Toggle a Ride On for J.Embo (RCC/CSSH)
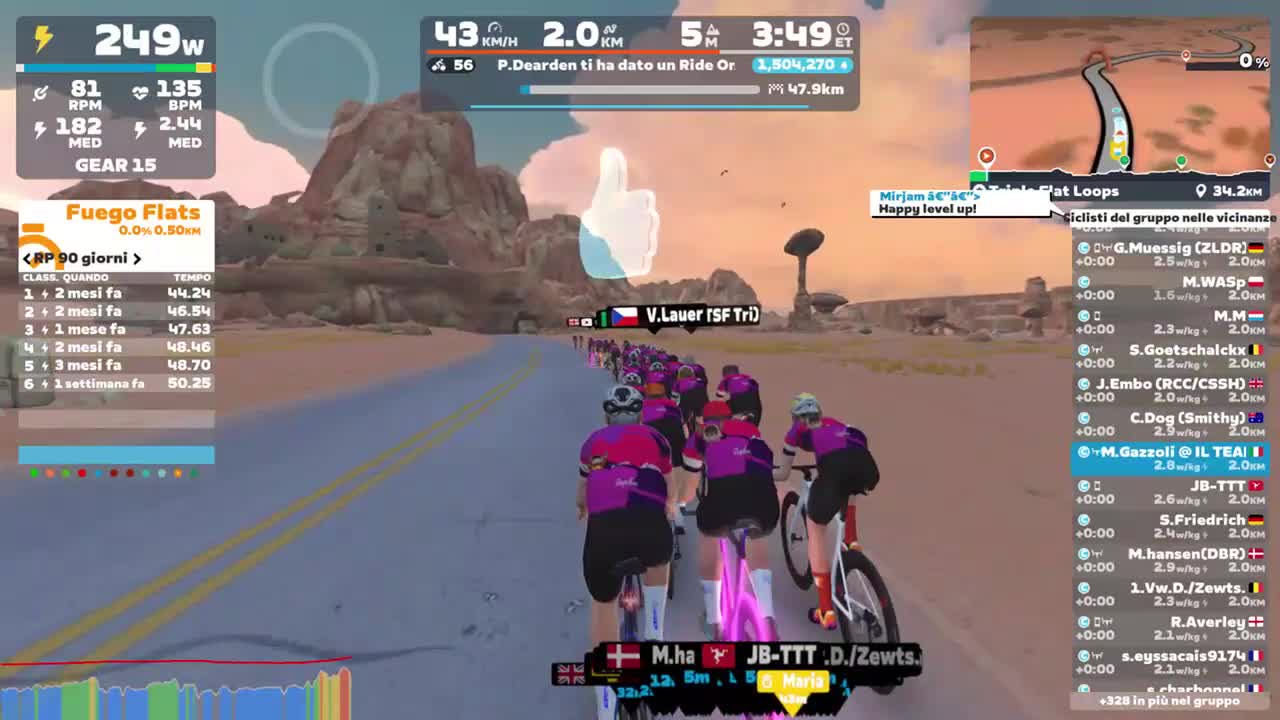 coord(1084,383)
